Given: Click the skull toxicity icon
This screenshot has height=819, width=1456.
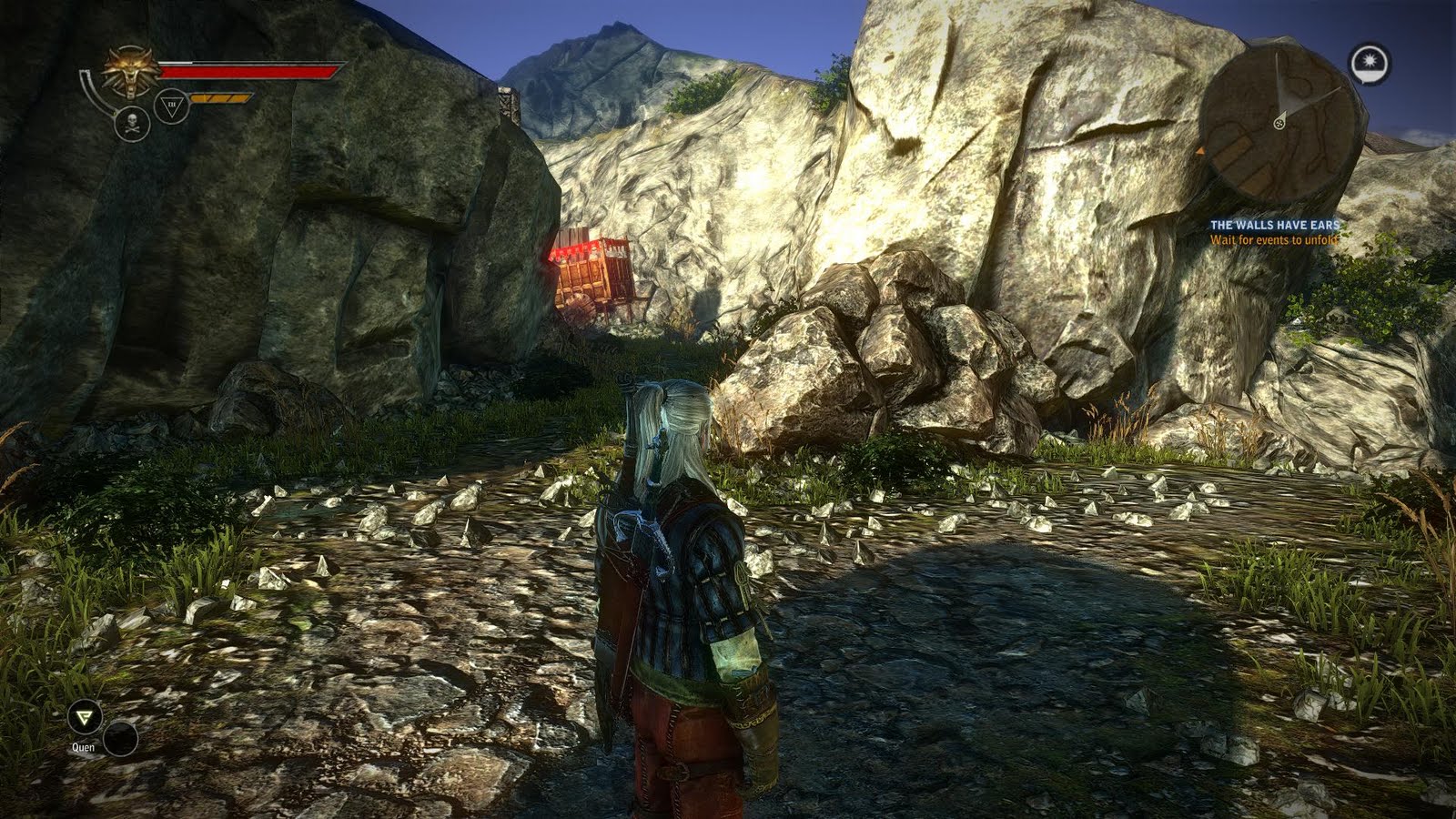Looking at the screenshot, I should pos(132,124).
